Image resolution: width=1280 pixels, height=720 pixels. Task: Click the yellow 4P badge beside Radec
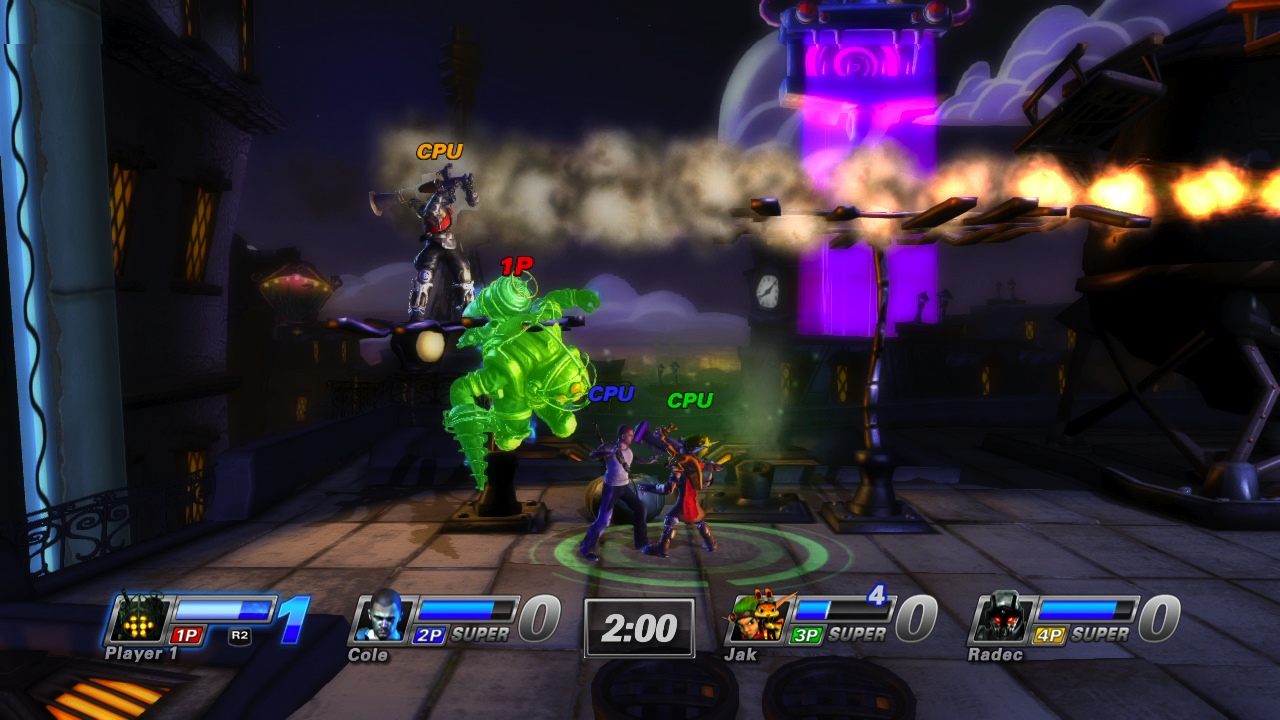coord(1052,634)
